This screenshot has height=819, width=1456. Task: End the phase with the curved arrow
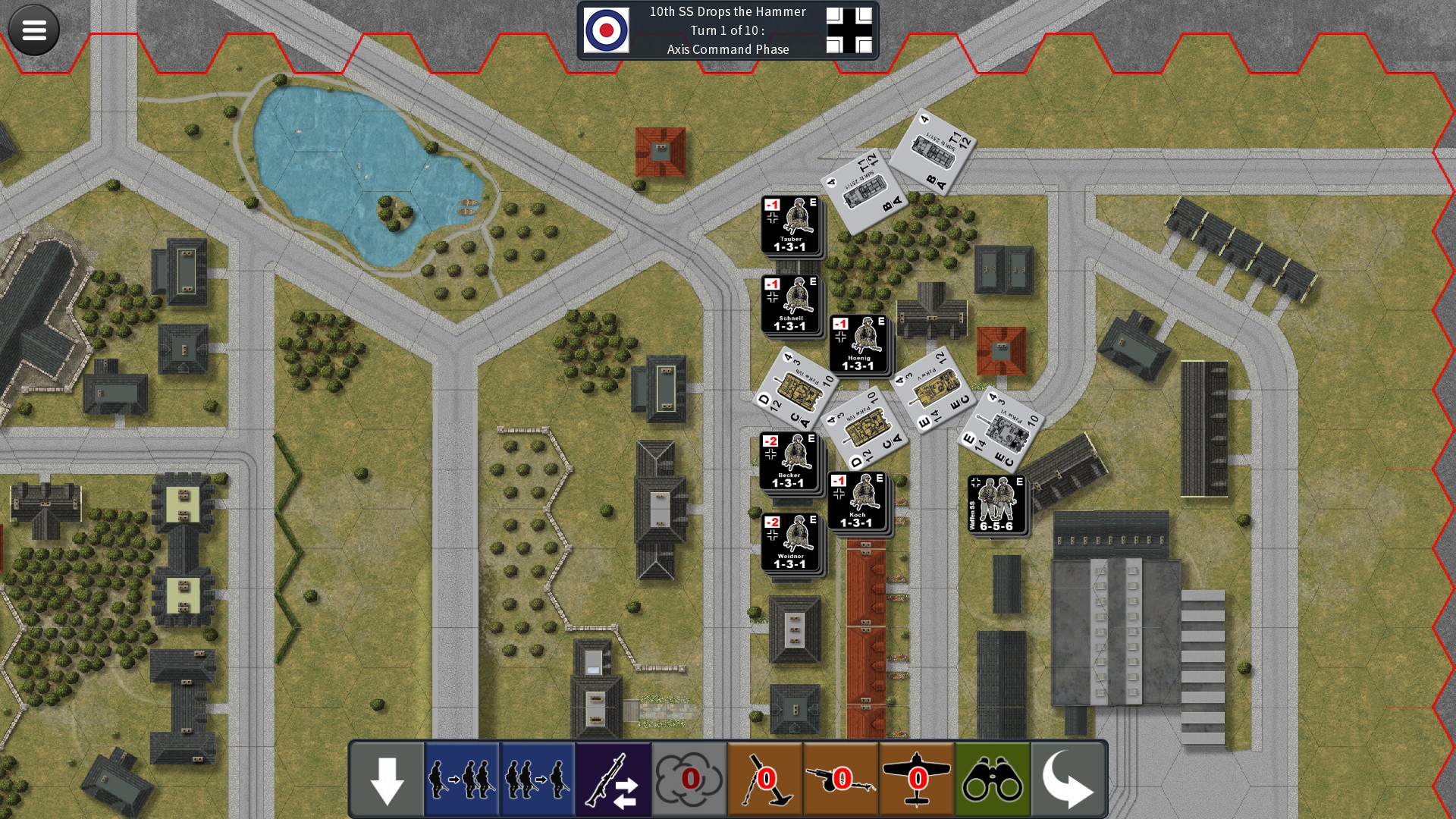pyautogui.click(x=1068, y=780)
